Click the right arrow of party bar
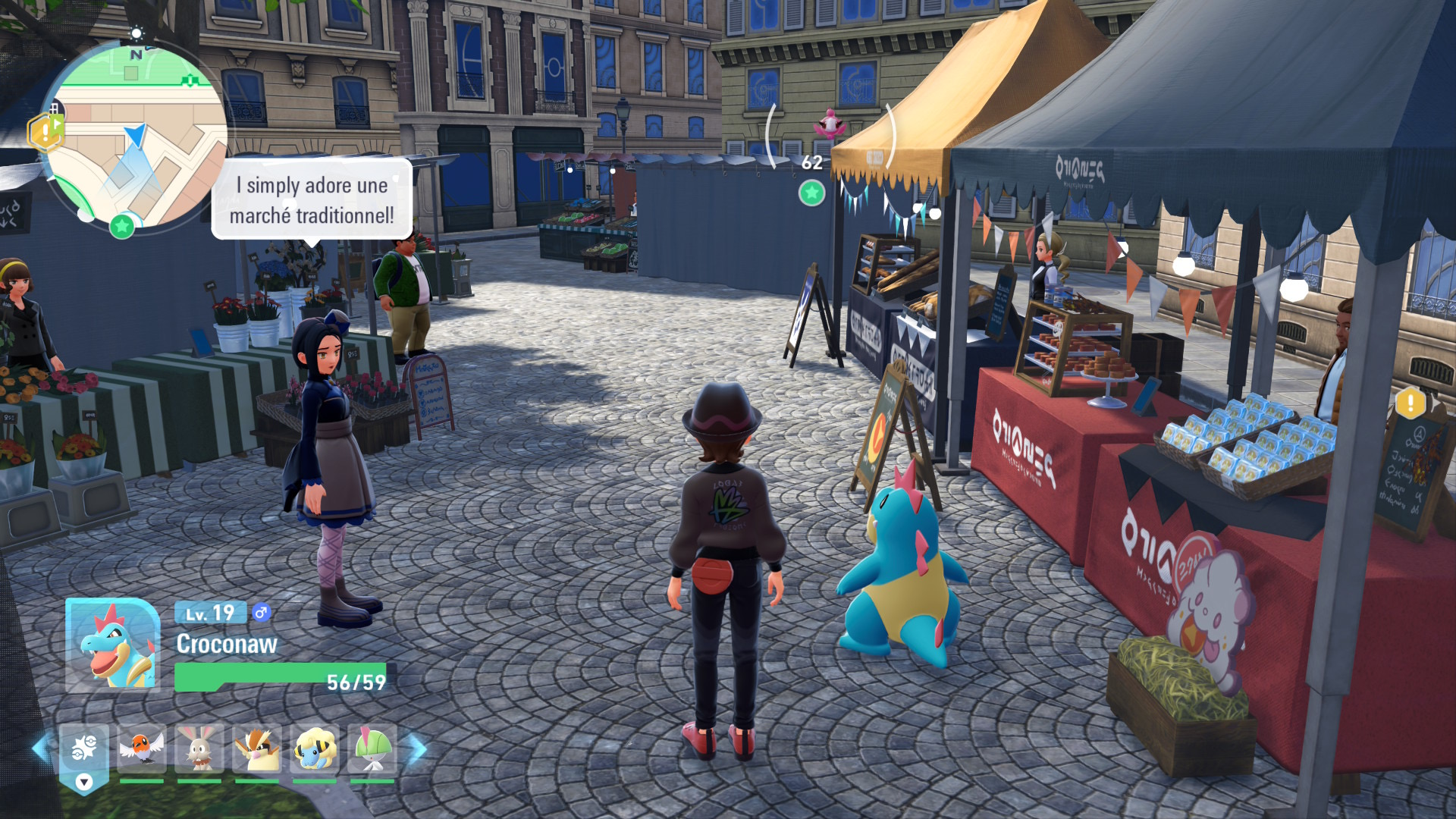The width and height of the screenshot is (1456, 819). coord(418,748)
